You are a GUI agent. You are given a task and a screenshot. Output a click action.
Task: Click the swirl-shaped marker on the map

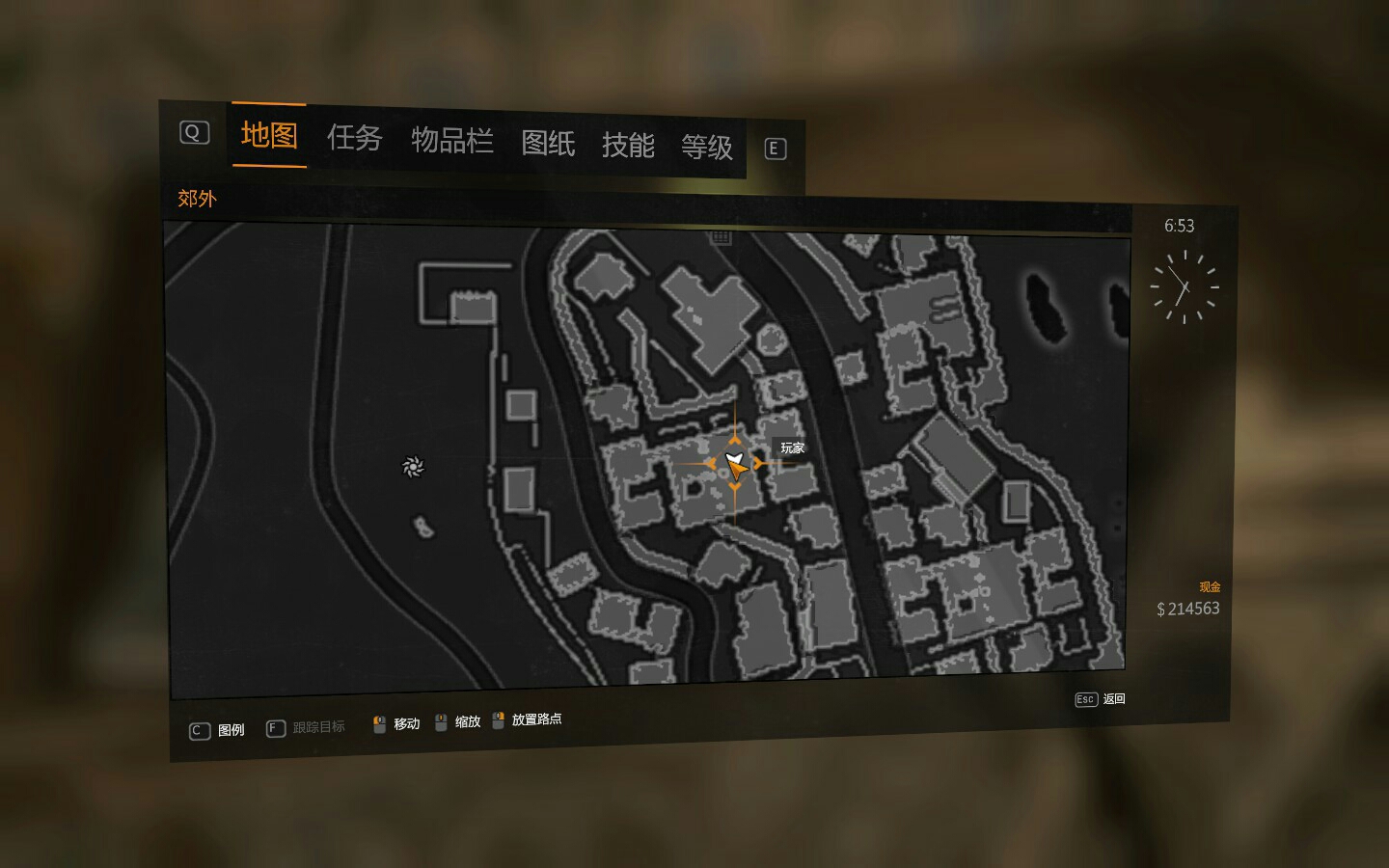[x=412, y=467]
